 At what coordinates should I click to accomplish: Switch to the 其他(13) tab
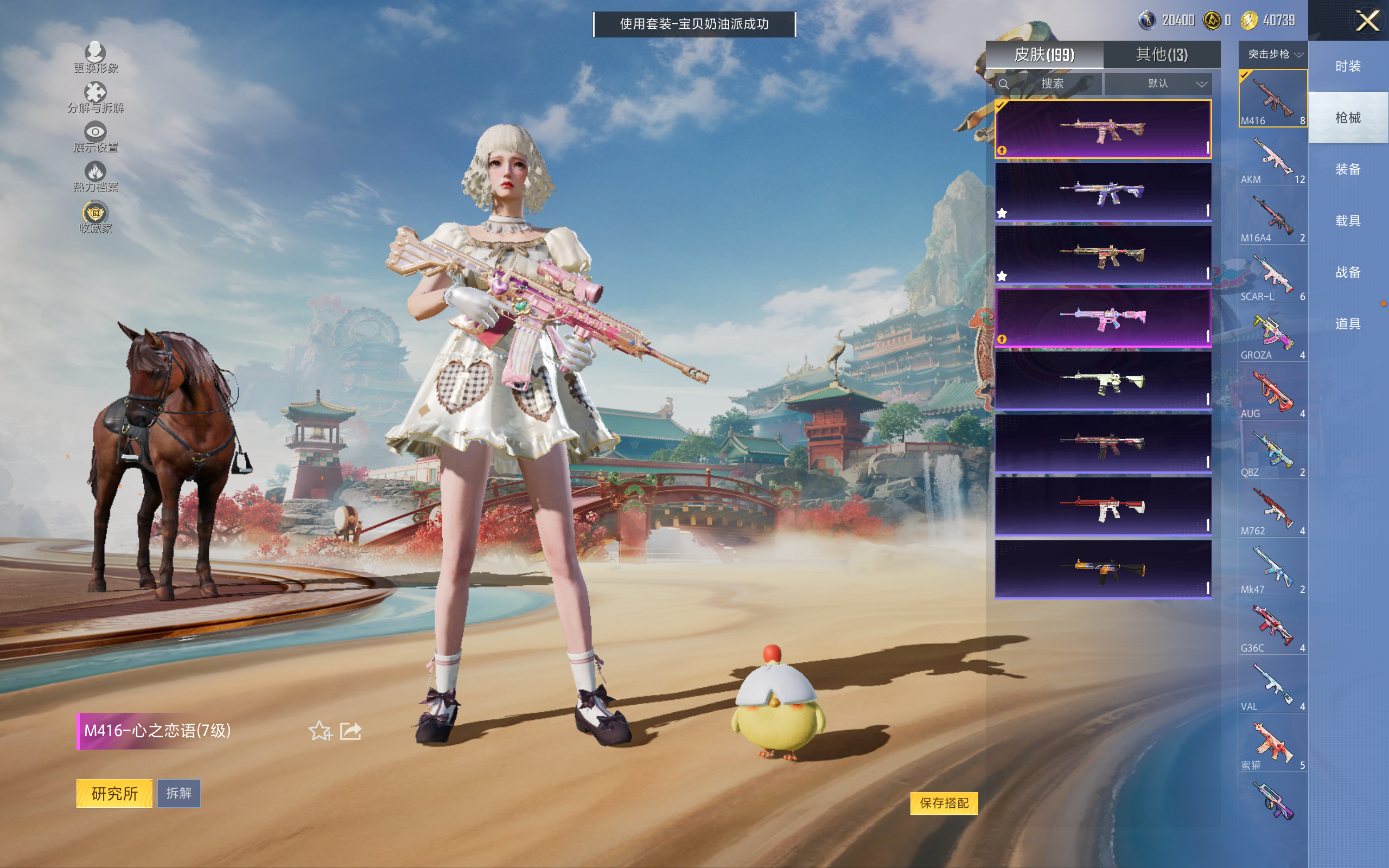(1161, 55)
